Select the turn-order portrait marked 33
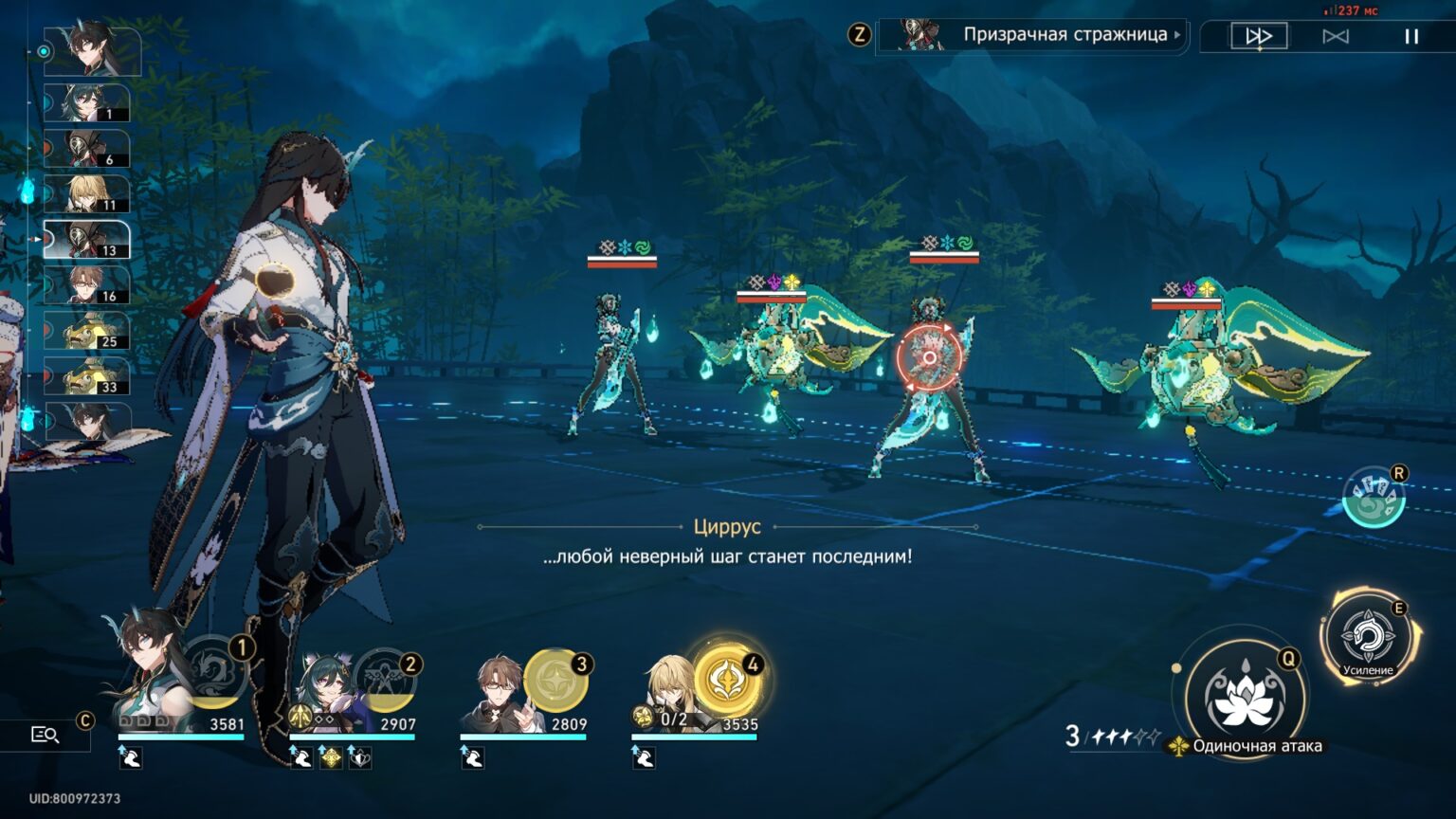 [x=87, y=376]
